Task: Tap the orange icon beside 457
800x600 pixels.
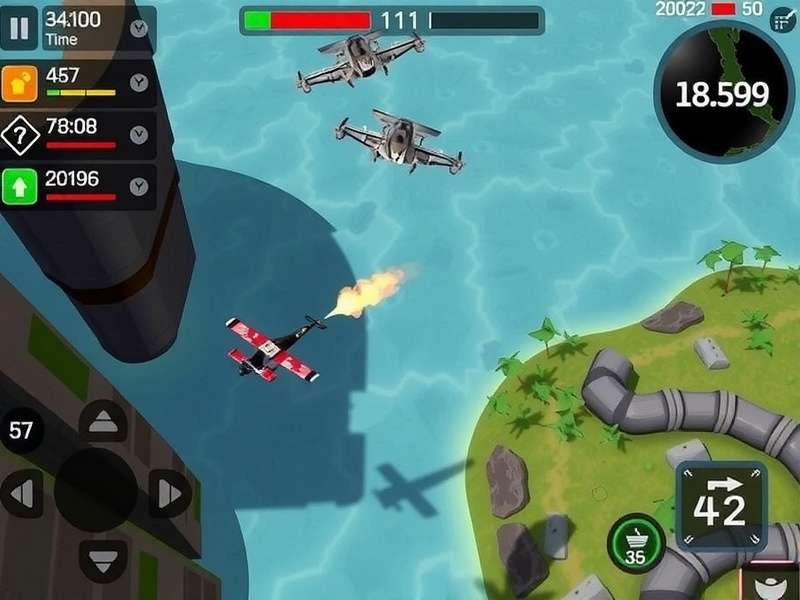Action: click(x=19, y=82)
